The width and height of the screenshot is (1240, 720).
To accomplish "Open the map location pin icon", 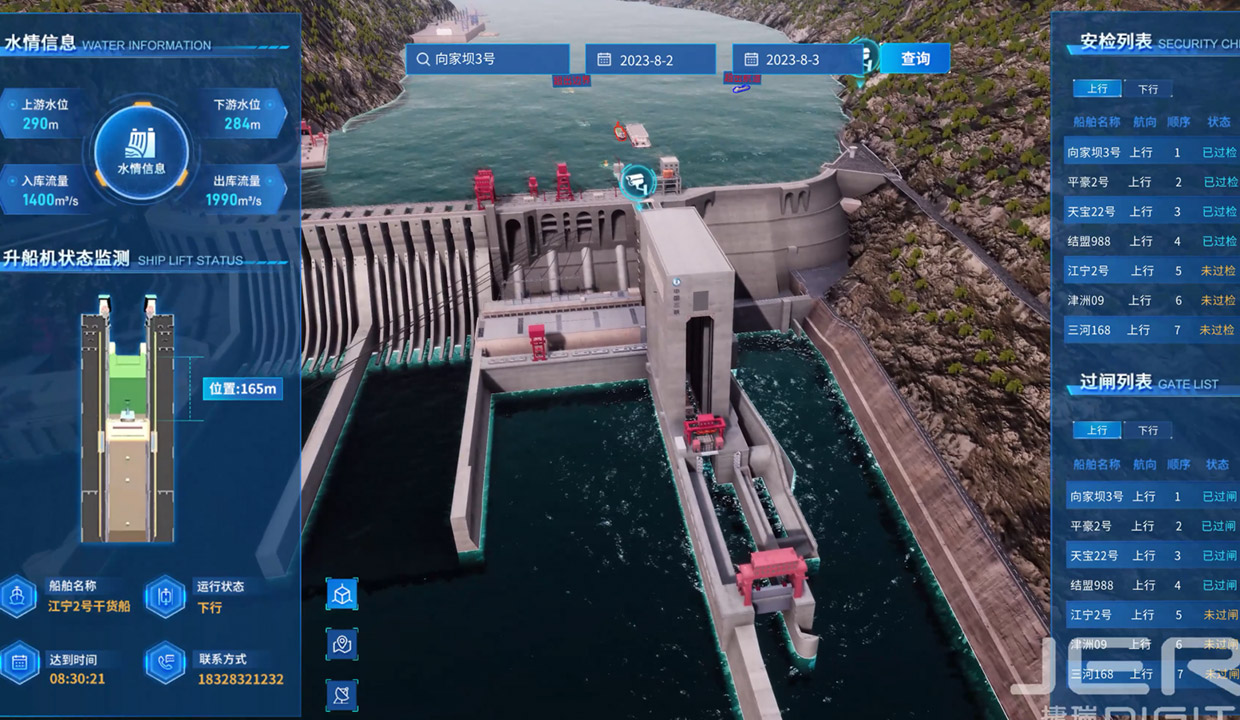I will [x=342, y=644].
